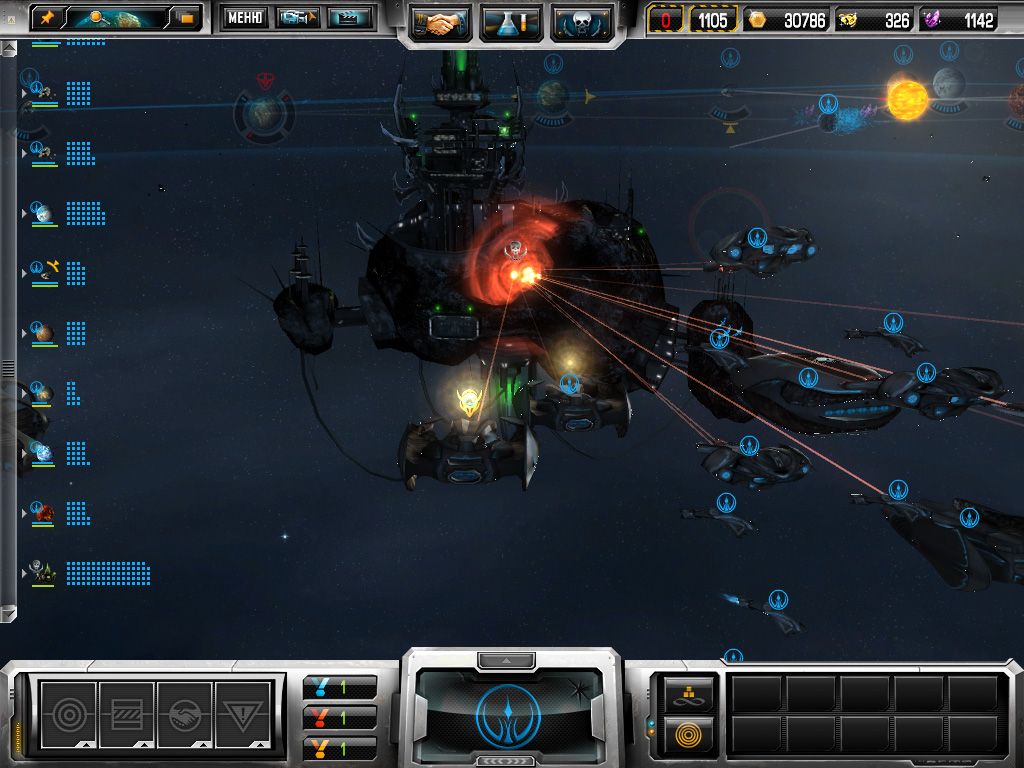Viewport: 1024px width, 768px height.
Task: Select the faction emblem in center portrait panel
Action: (511, 714)
